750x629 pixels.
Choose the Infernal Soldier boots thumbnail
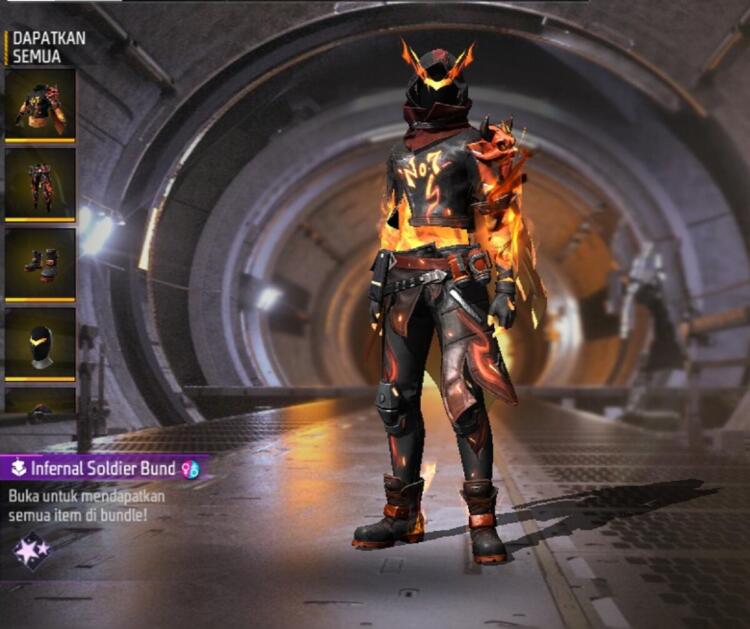click(x=40, y=263)
